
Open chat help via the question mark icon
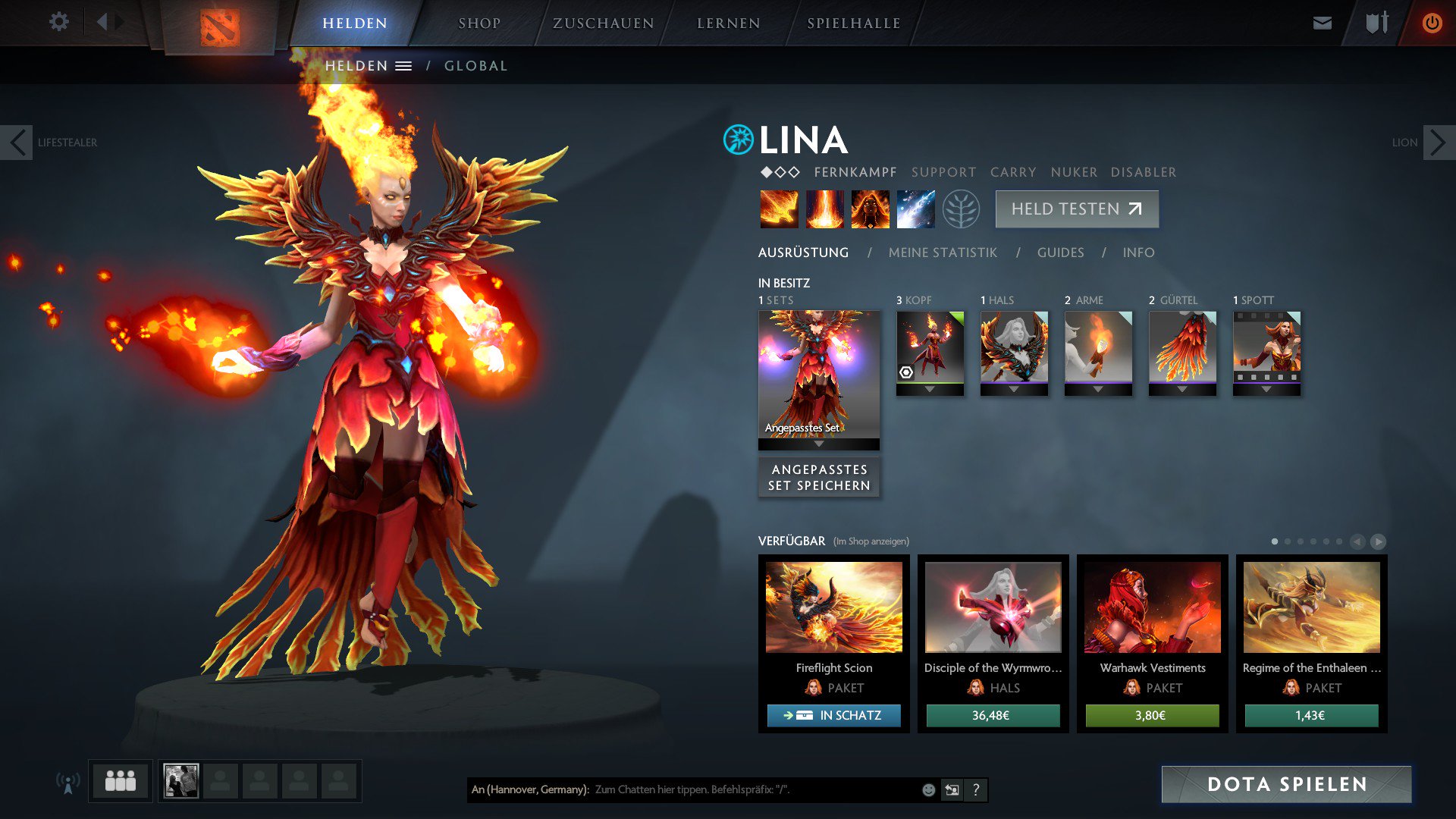coord(976,789)
